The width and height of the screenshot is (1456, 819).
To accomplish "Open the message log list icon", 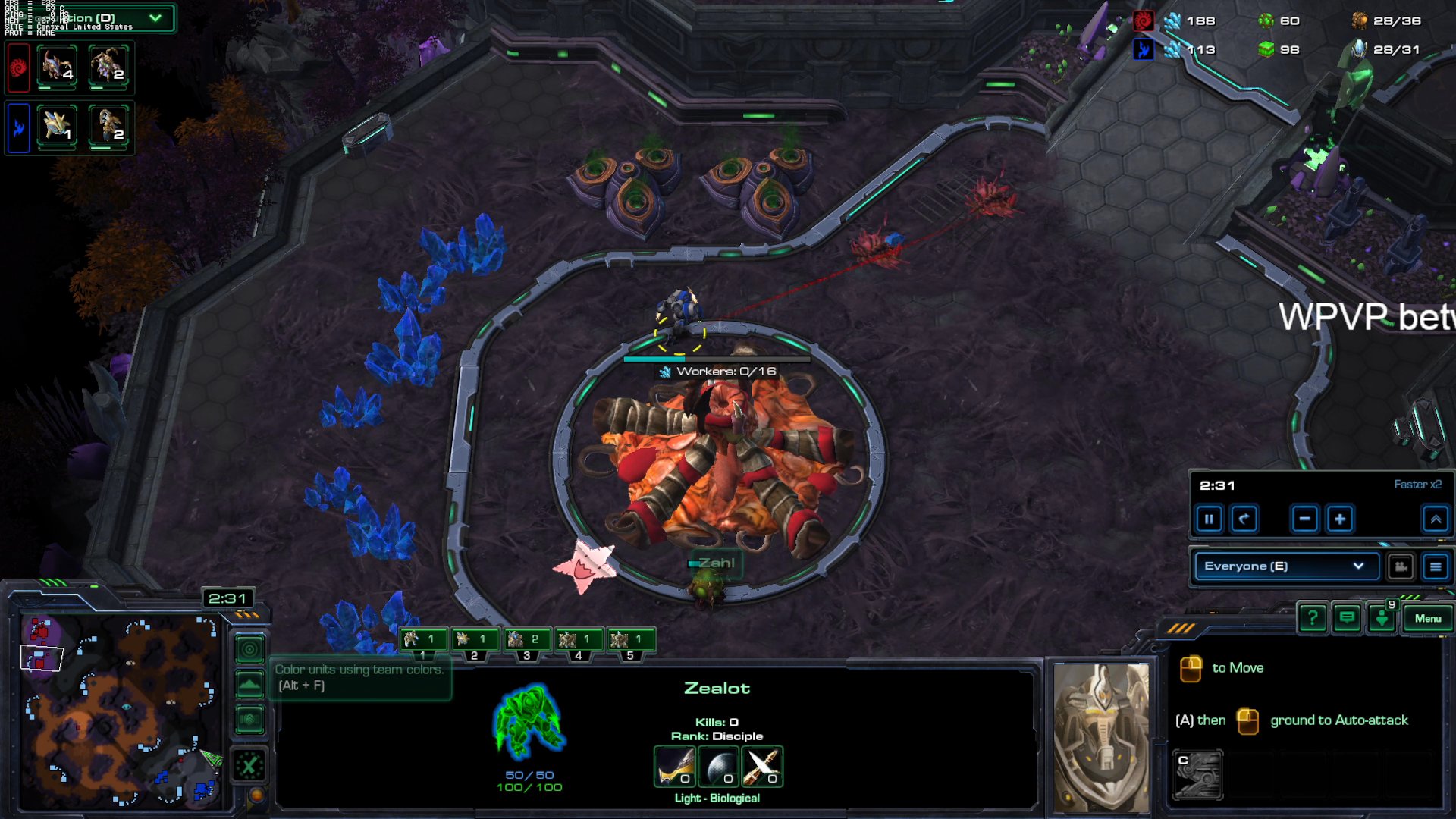I will pyautogui.click(x=1437, y=566).
